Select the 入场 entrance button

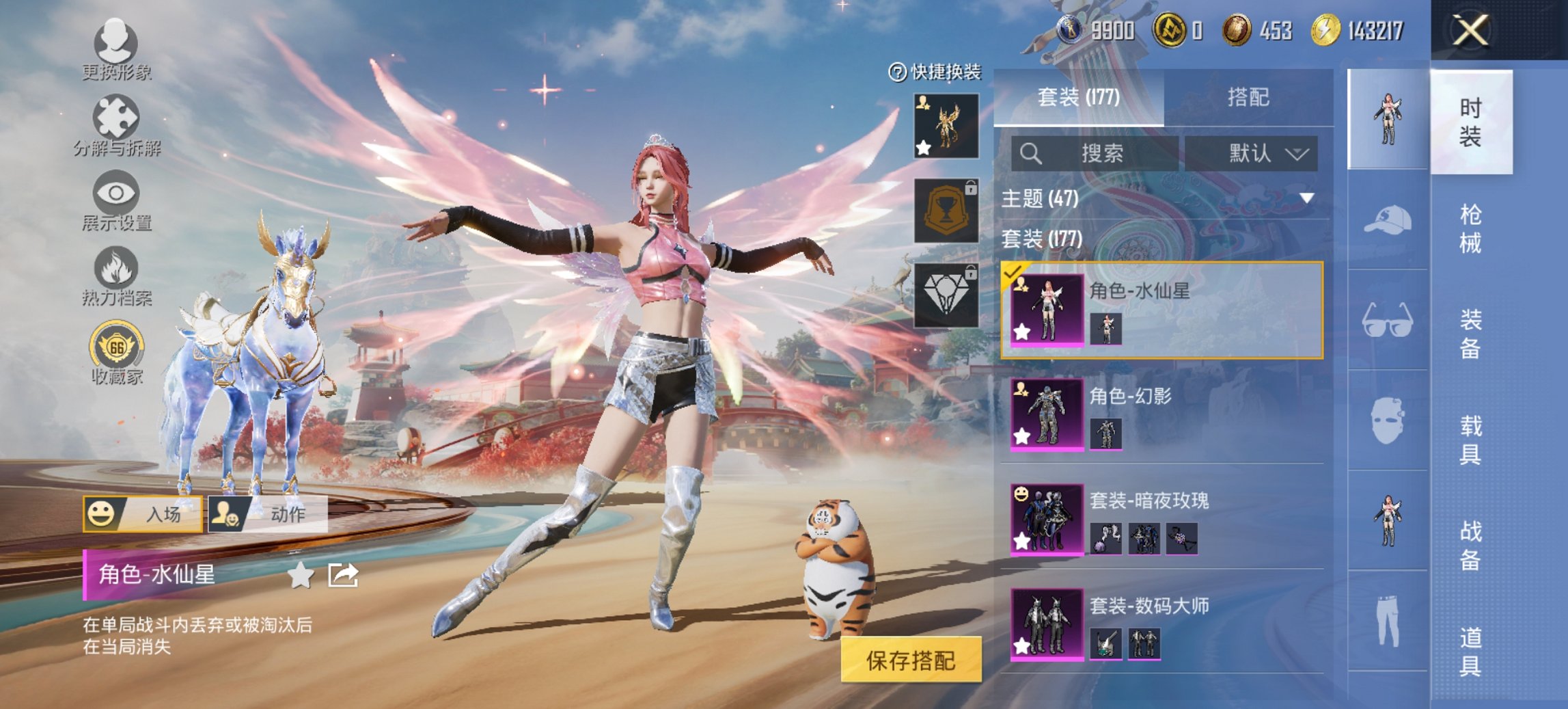point(143,514)
